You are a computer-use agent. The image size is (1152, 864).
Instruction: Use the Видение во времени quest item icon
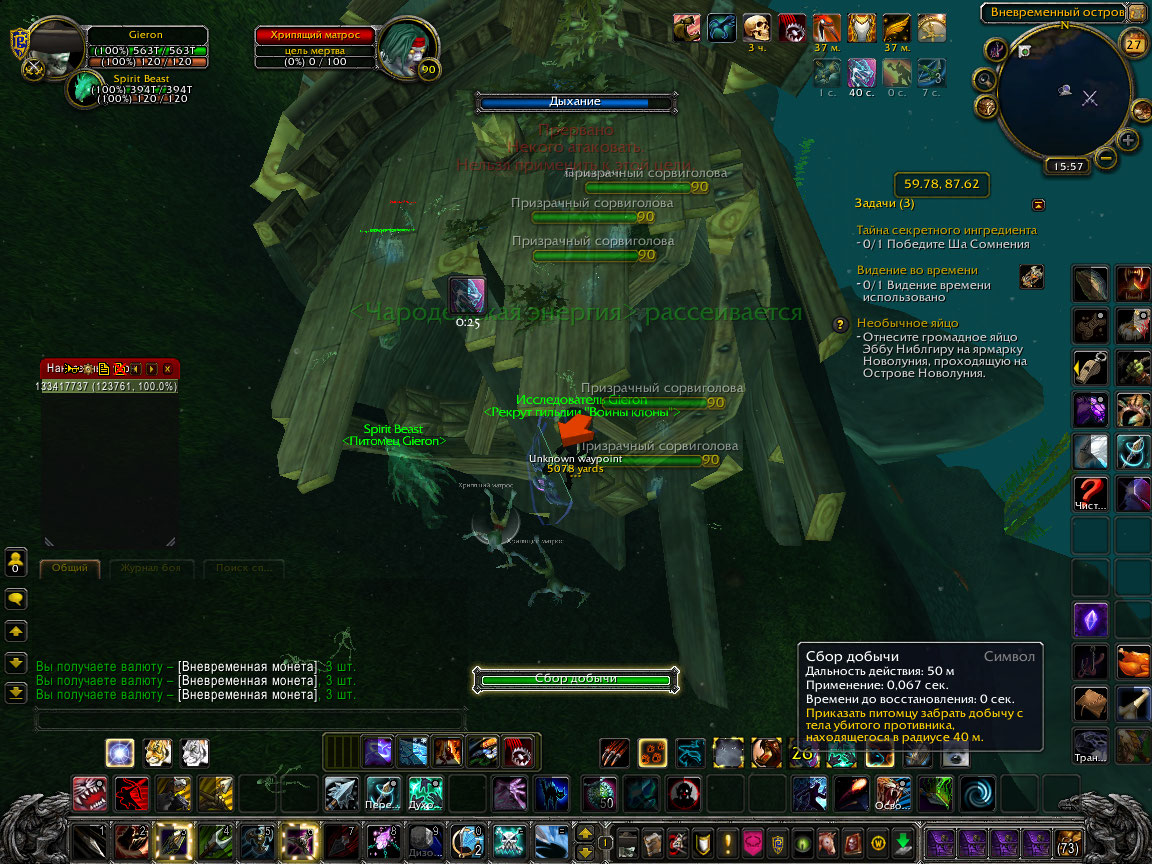tap(1032, 277)
